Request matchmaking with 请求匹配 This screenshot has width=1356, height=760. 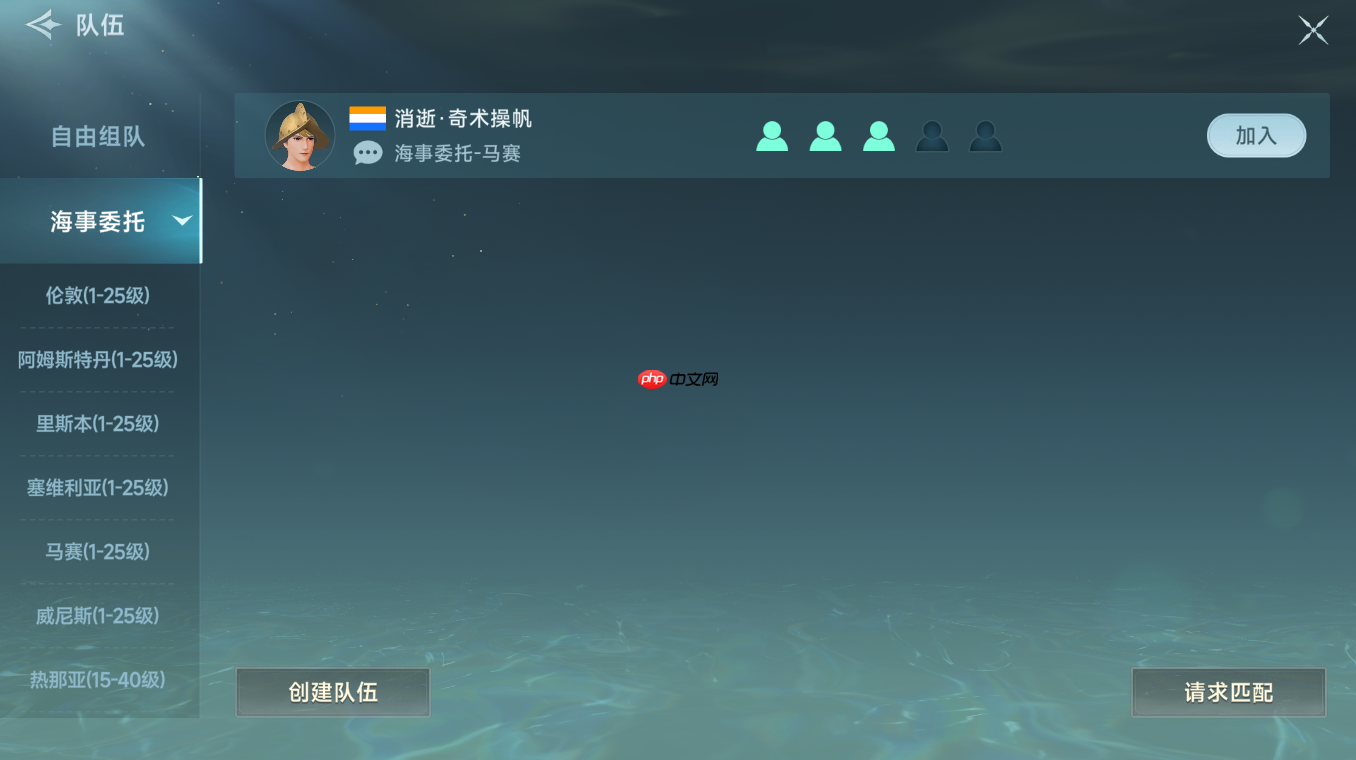[x=1228, y=692]
